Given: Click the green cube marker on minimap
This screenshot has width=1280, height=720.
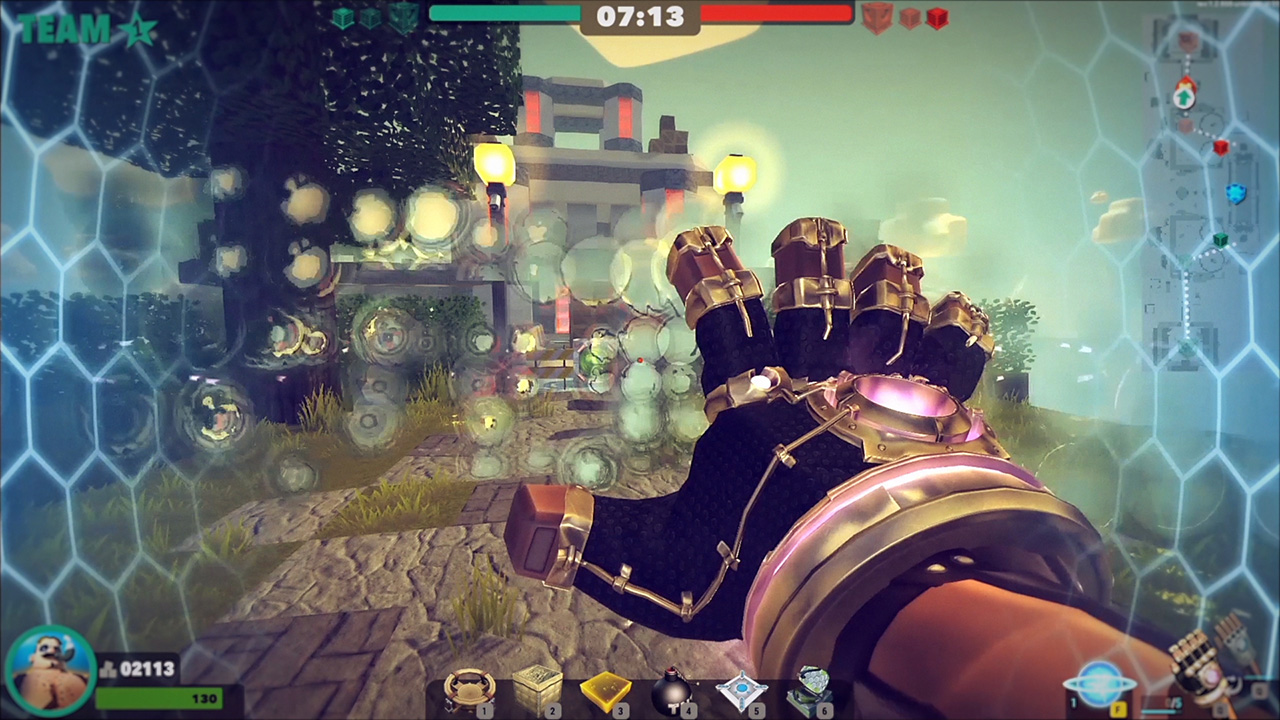Looking at the screenshot, I should point(1220,240).
